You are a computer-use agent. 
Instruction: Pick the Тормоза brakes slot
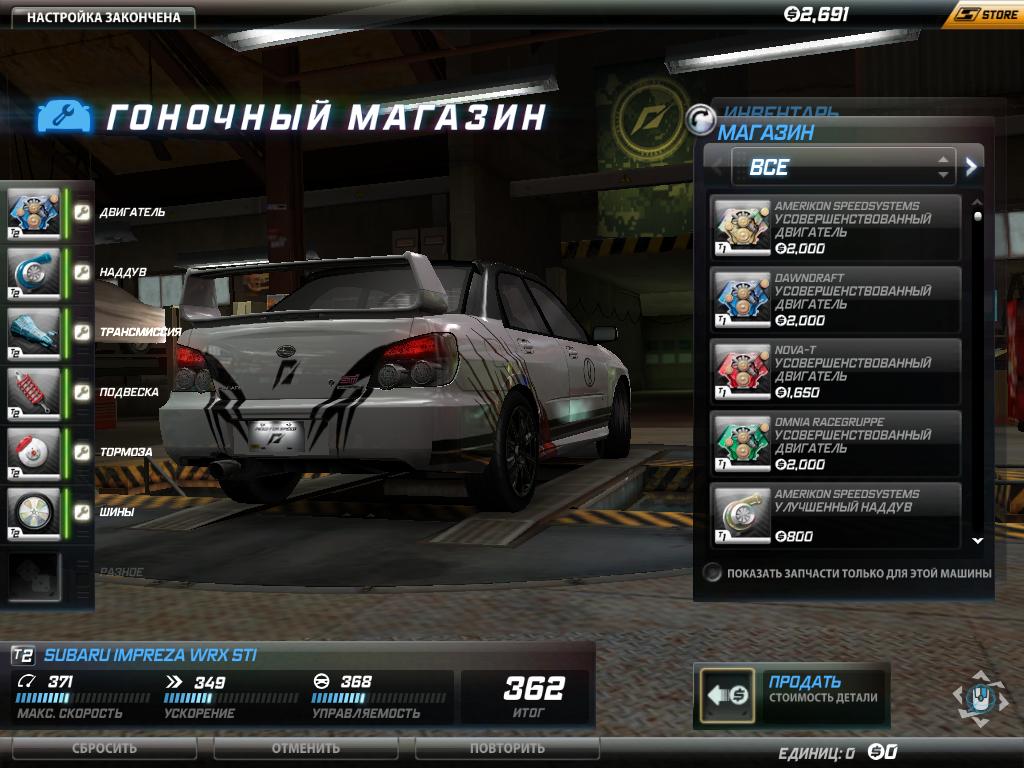coord(34,452)
